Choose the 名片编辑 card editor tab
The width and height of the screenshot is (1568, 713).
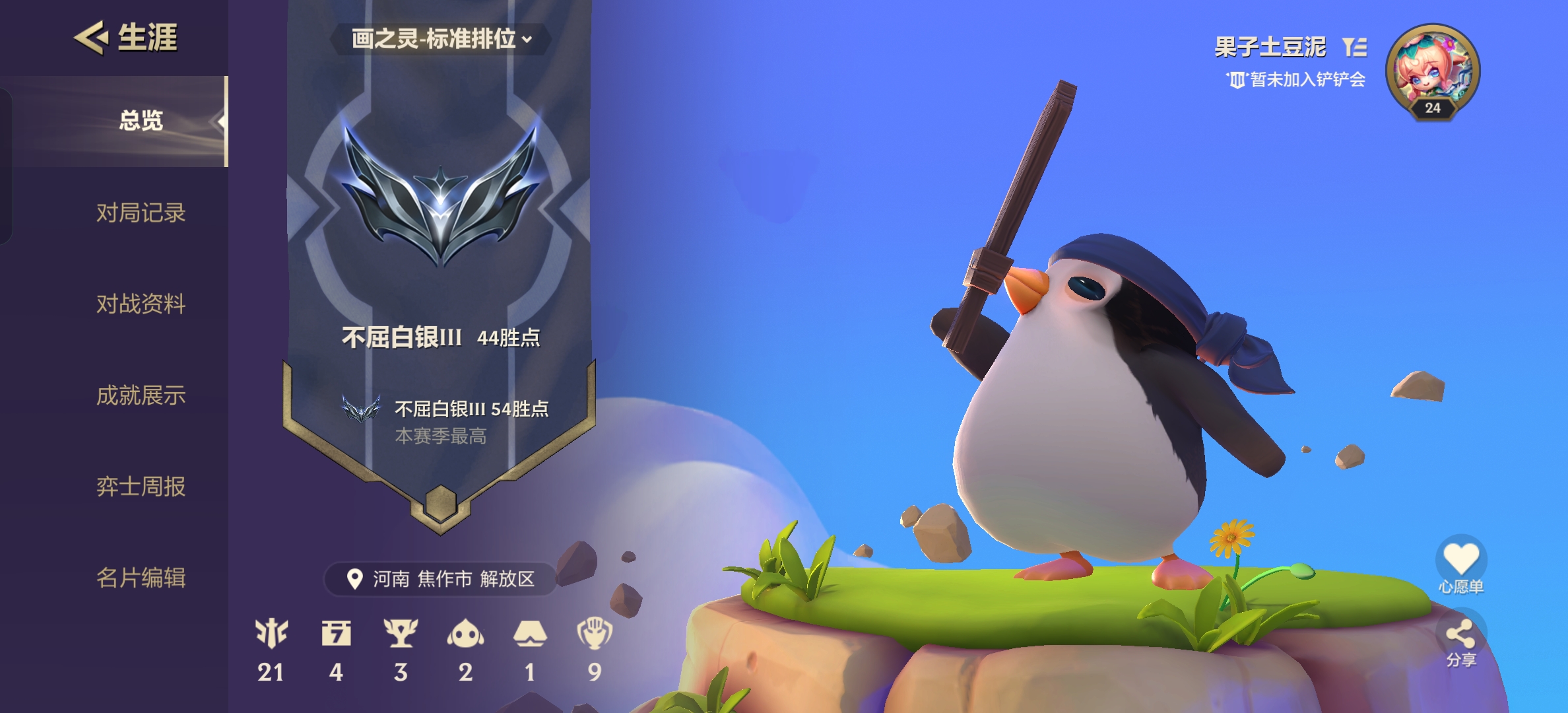[x=141, y=578]
